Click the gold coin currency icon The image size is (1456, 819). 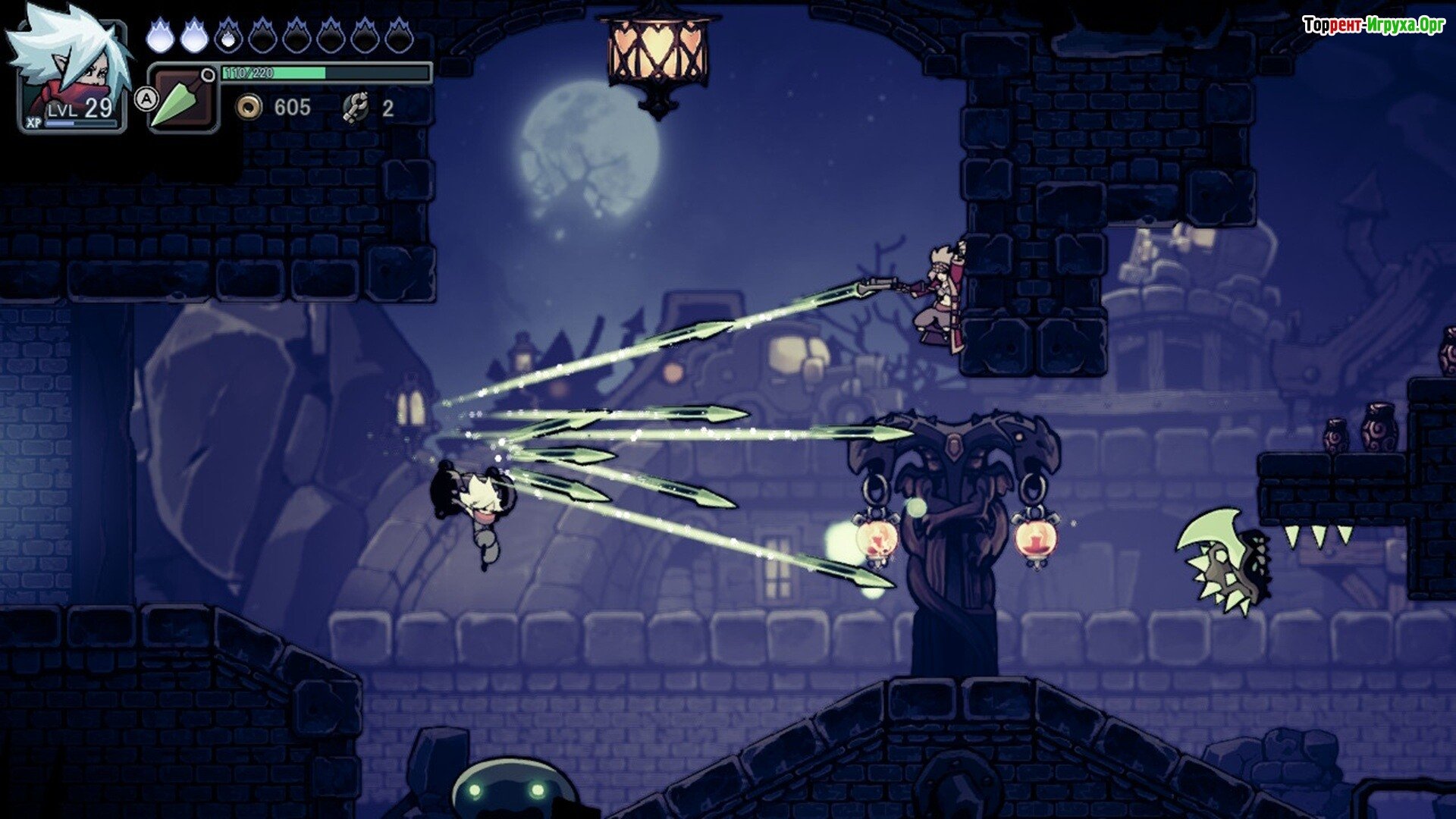[248, 108]
